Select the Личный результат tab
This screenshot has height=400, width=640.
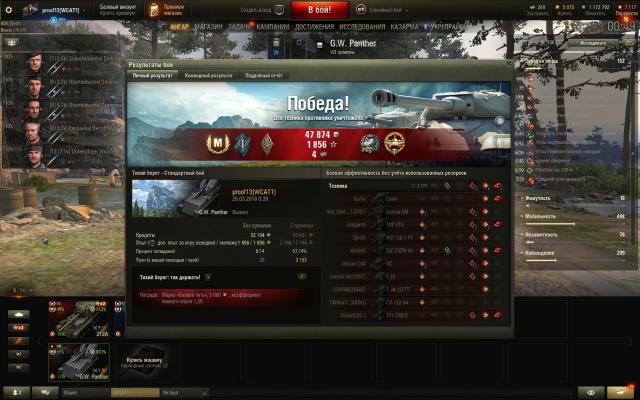154,75
